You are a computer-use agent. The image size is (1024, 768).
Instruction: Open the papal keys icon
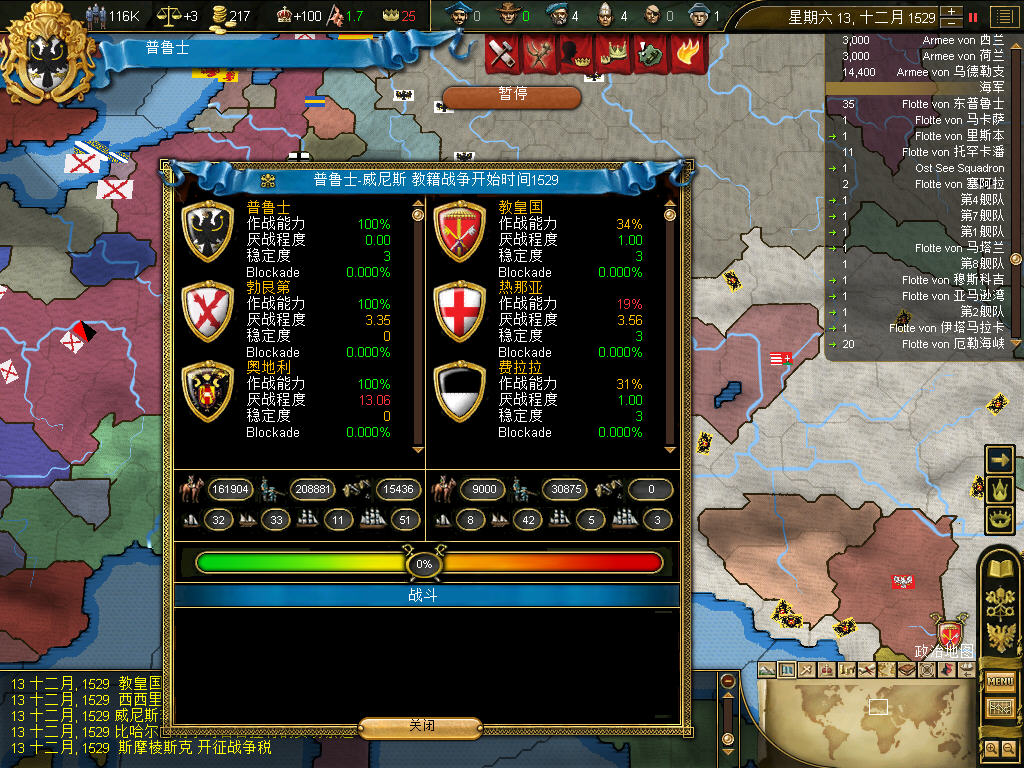click(x=1001, y=602)
